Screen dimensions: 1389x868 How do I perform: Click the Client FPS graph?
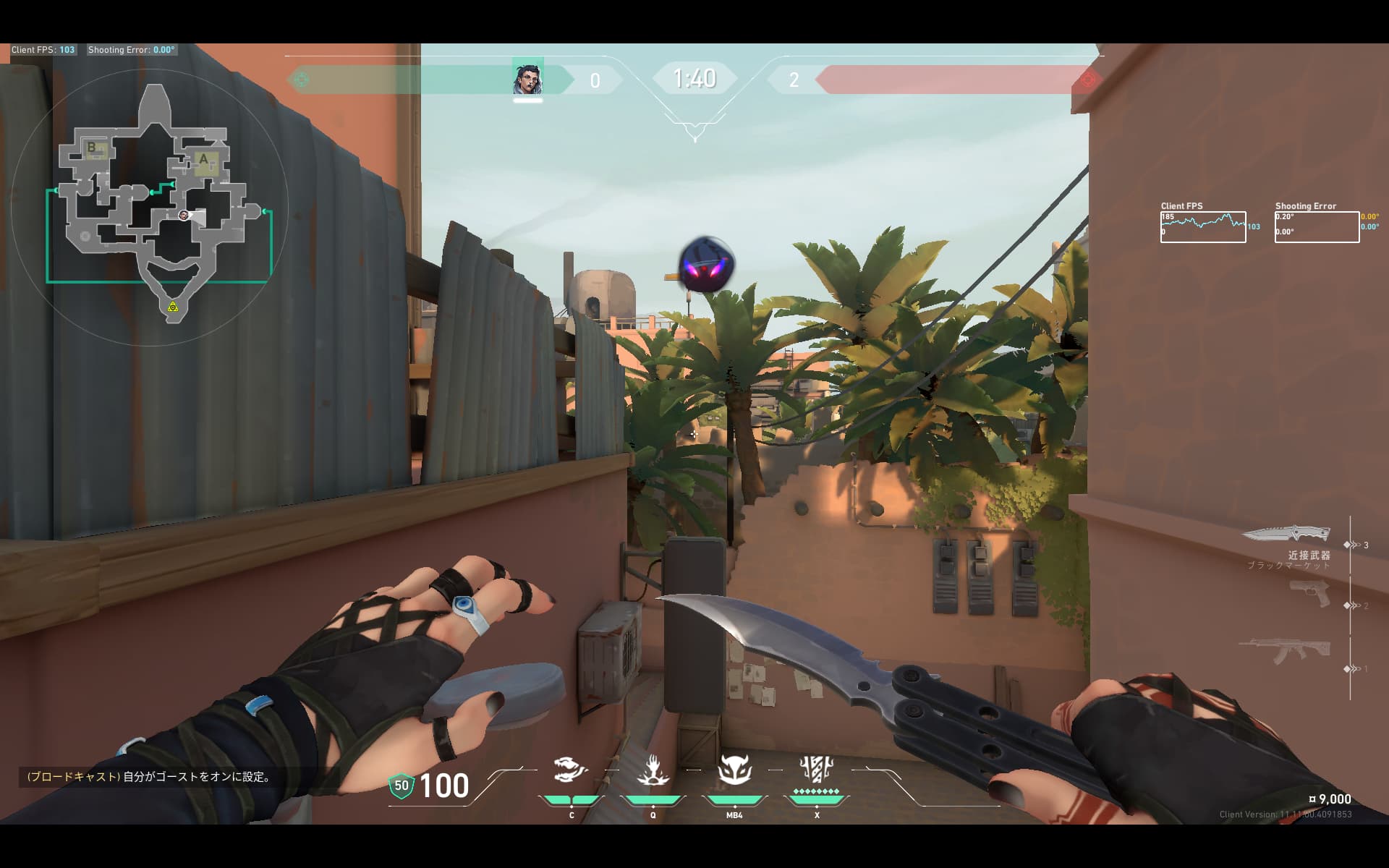1203,227
